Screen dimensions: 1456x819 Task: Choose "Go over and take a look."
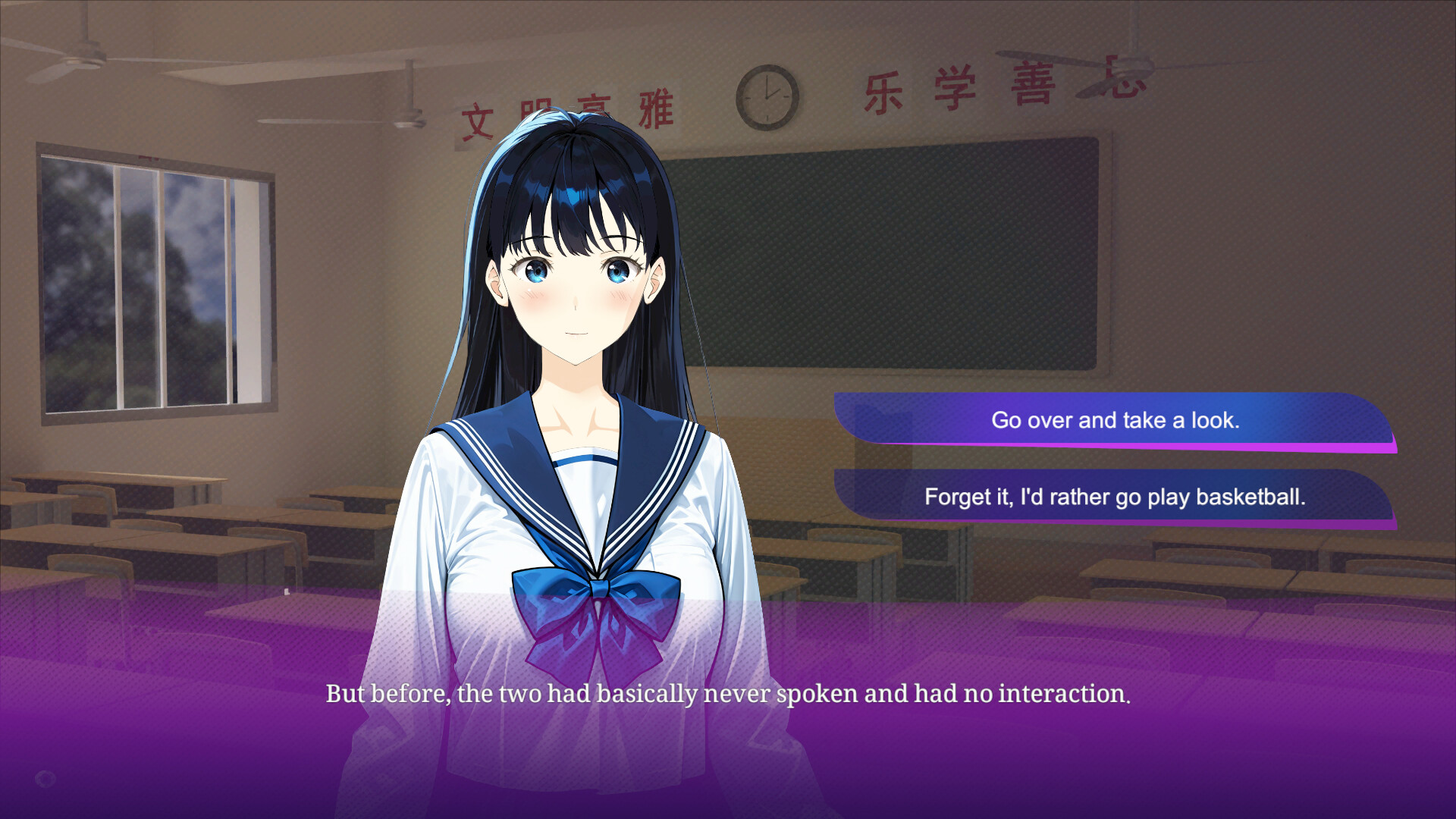pyautogui.click(x=1115, y=420)
